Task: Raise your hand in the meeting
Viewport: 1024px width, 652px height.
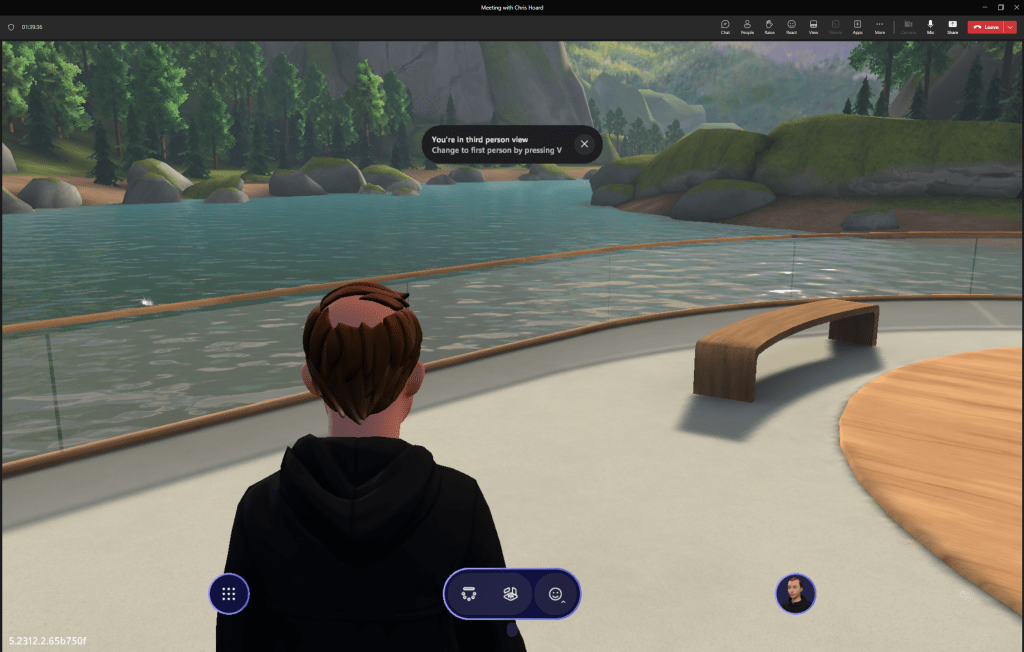Action: (769, 26)
